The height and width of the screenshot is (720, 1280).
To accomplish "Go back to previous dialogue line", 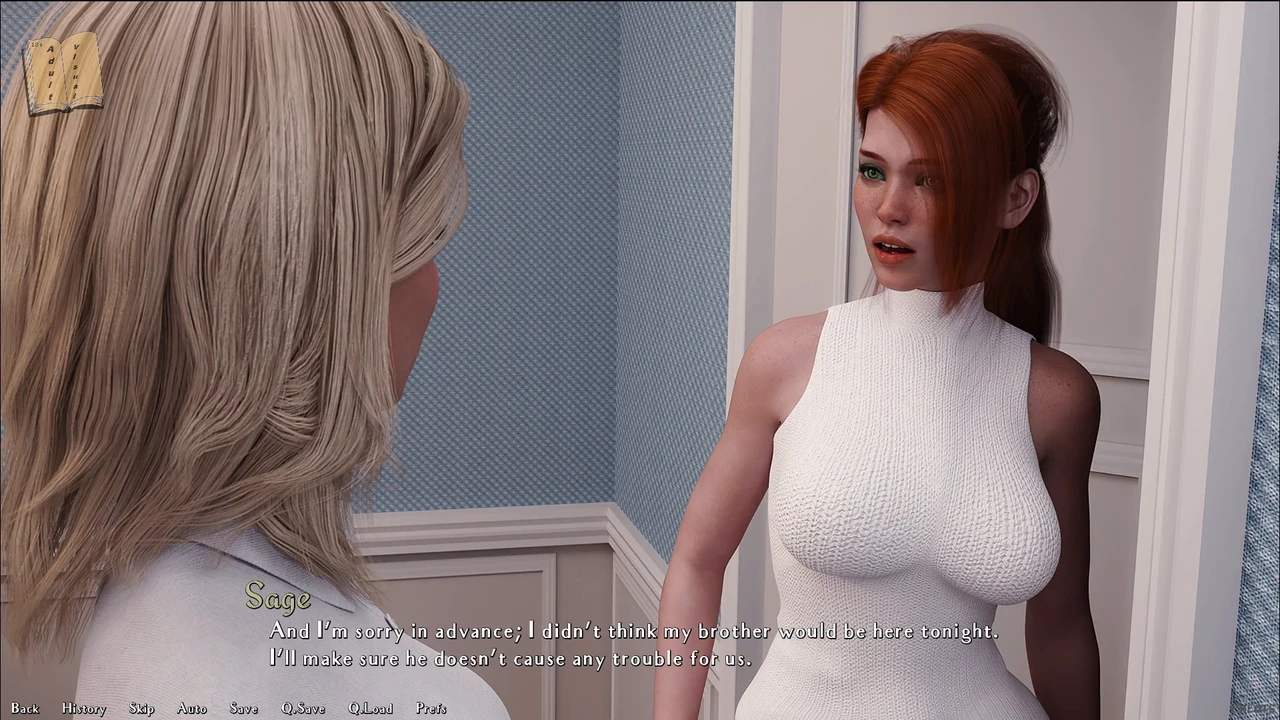I will tap(25, 708).
